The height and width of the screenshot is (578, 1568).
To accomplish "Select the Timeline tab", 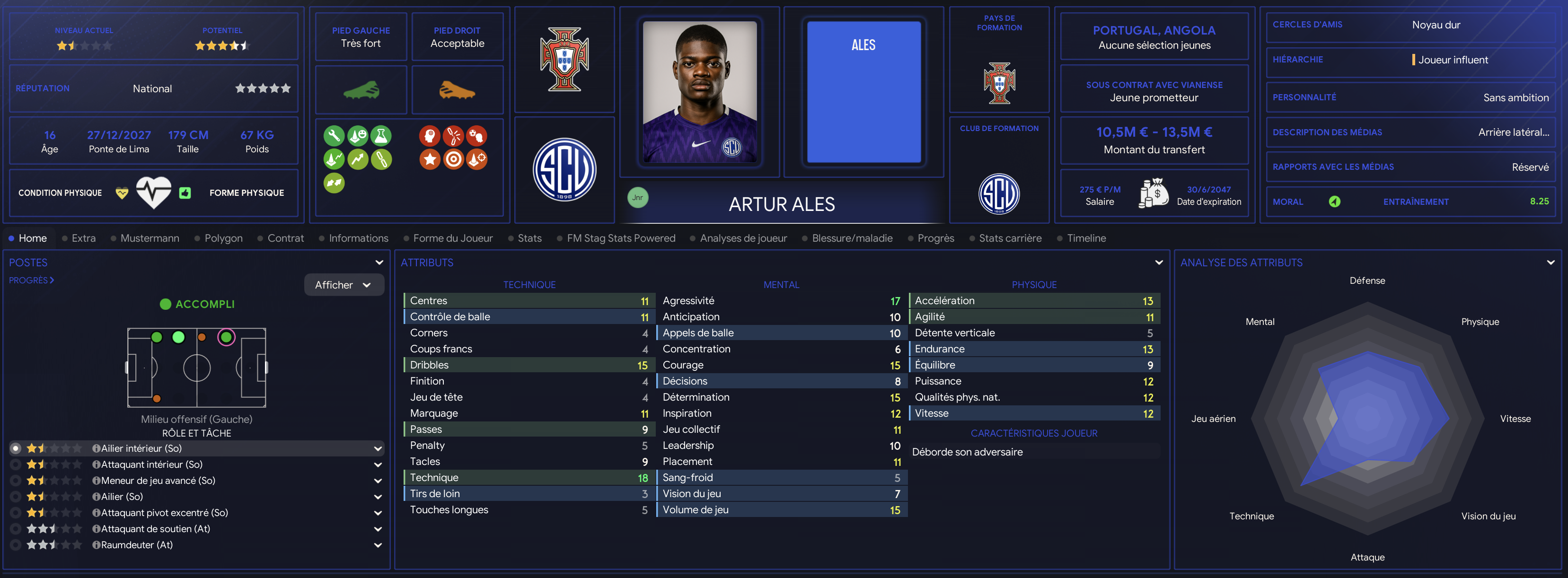I will coord(1086,238).
